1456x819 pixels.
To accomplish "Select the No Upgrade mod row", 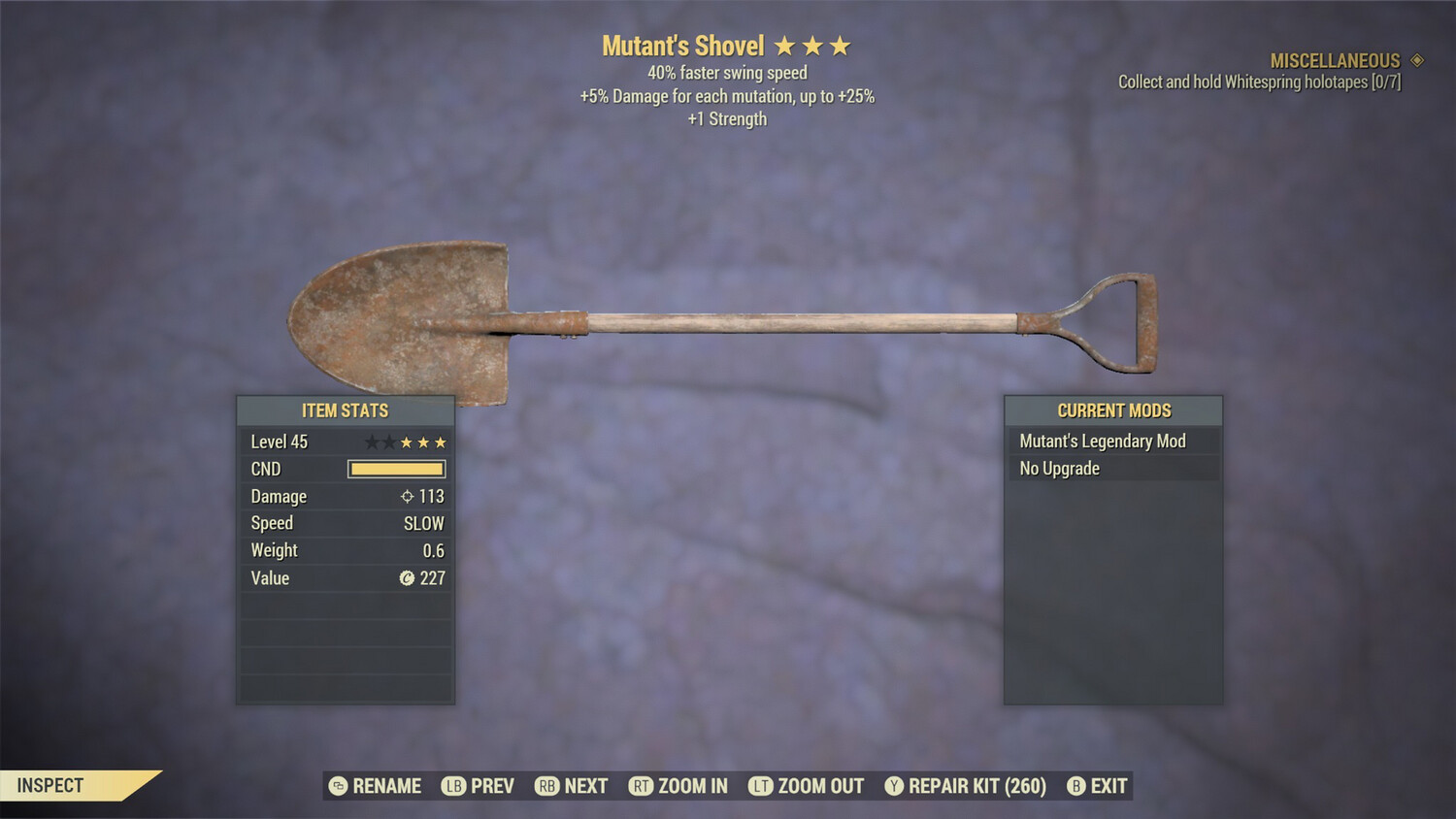I will click(1112, 469).
